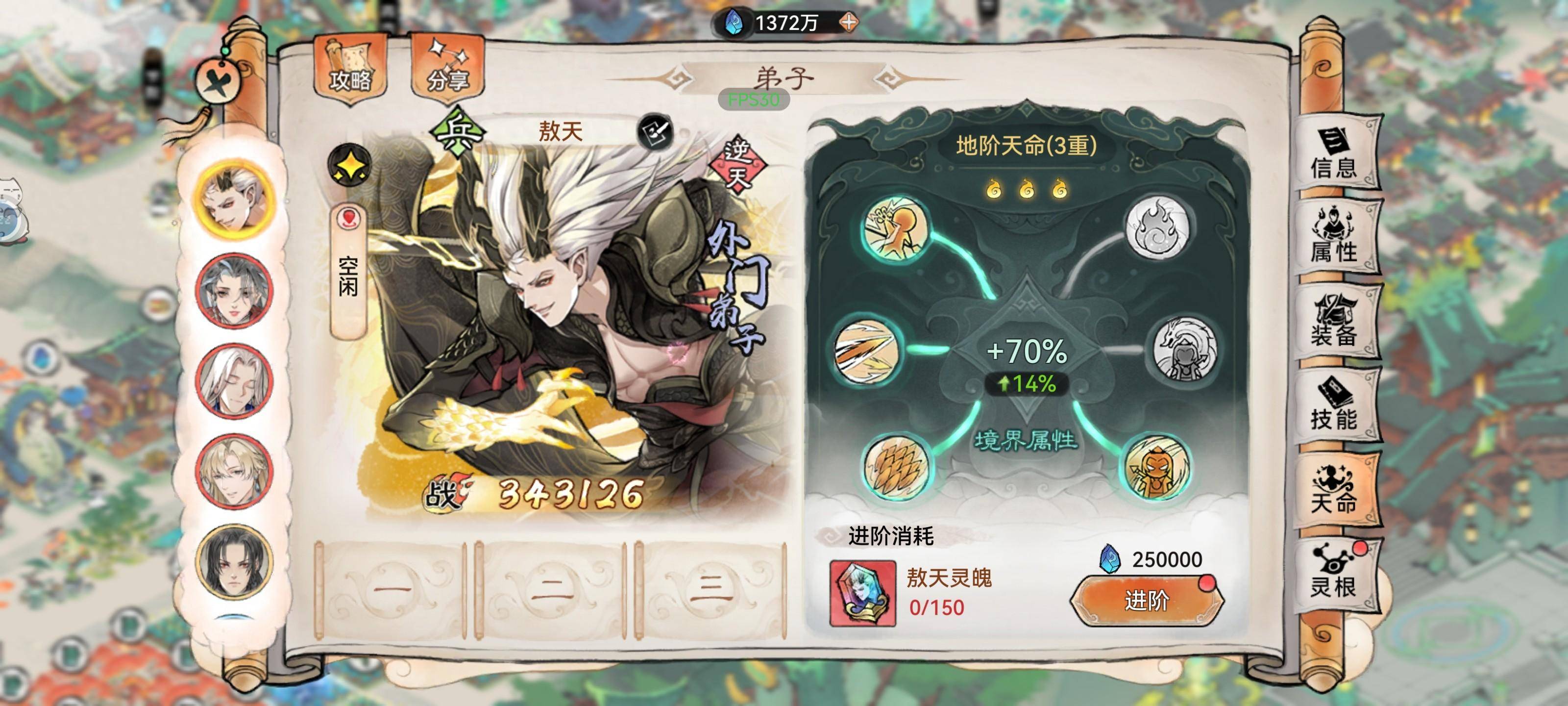The image size is (1568, 706).
Task: Select white-haired 敖天 portrait in disciple list
Action: (233, 199)
